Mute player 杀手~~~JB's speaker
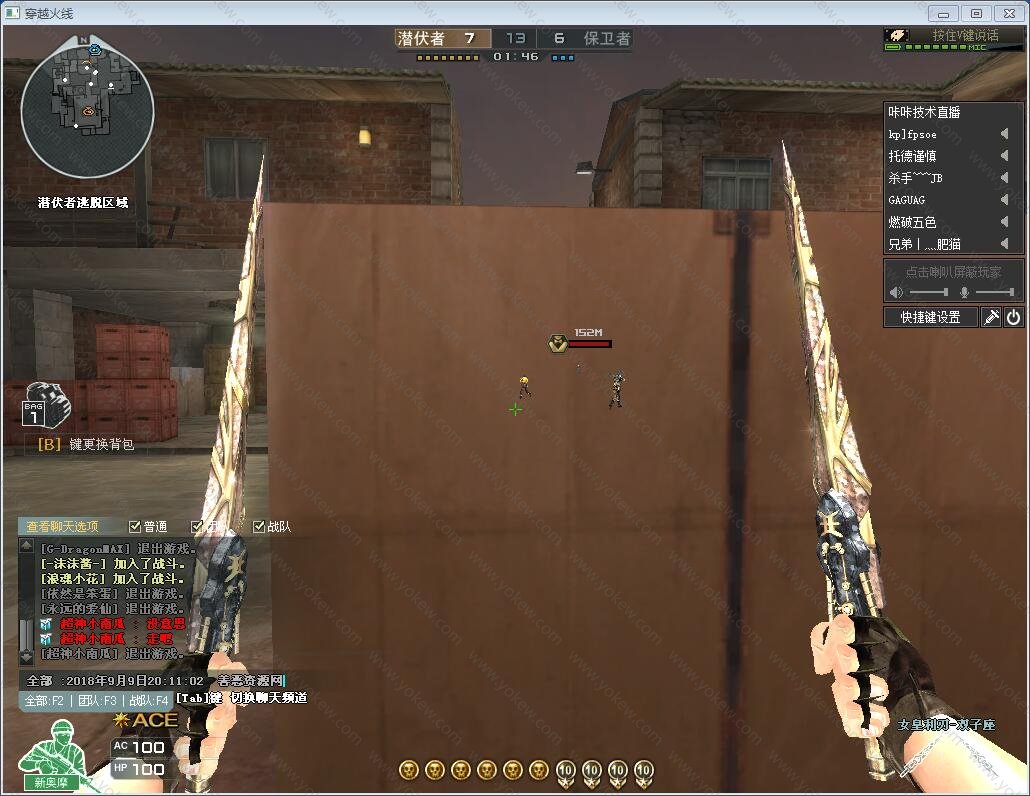Image resolution: width=1030 pixels, height=796 pixels. click(1004, 178)
